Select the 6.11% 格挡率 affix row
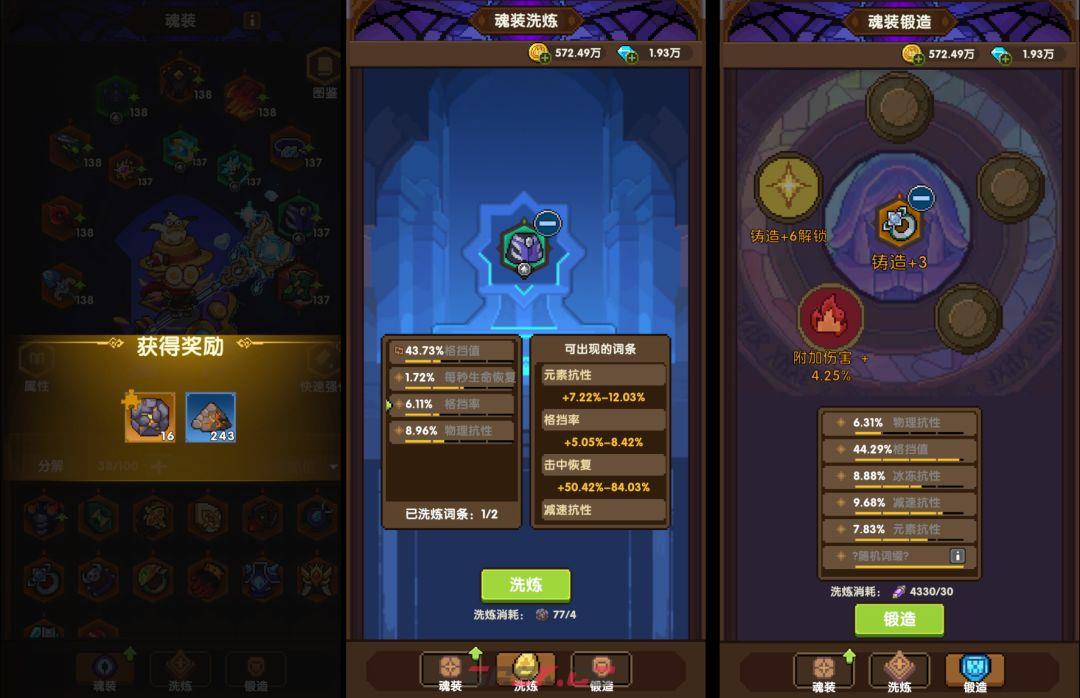Viewport: 1080px width, 698px height. 452,404
